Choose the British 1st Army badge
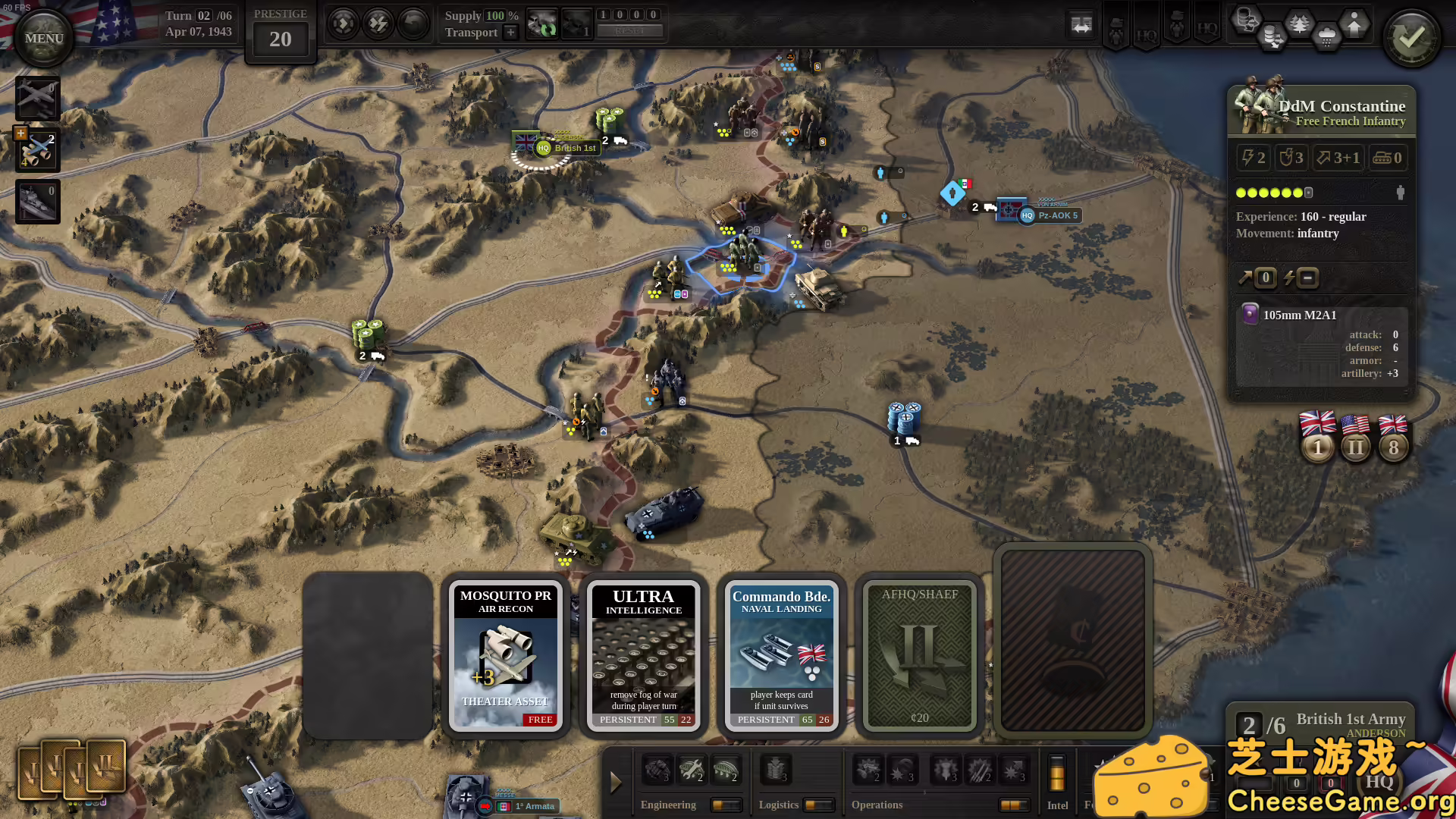Viewport: 1456px width, 819px height. pos(1318,438)
